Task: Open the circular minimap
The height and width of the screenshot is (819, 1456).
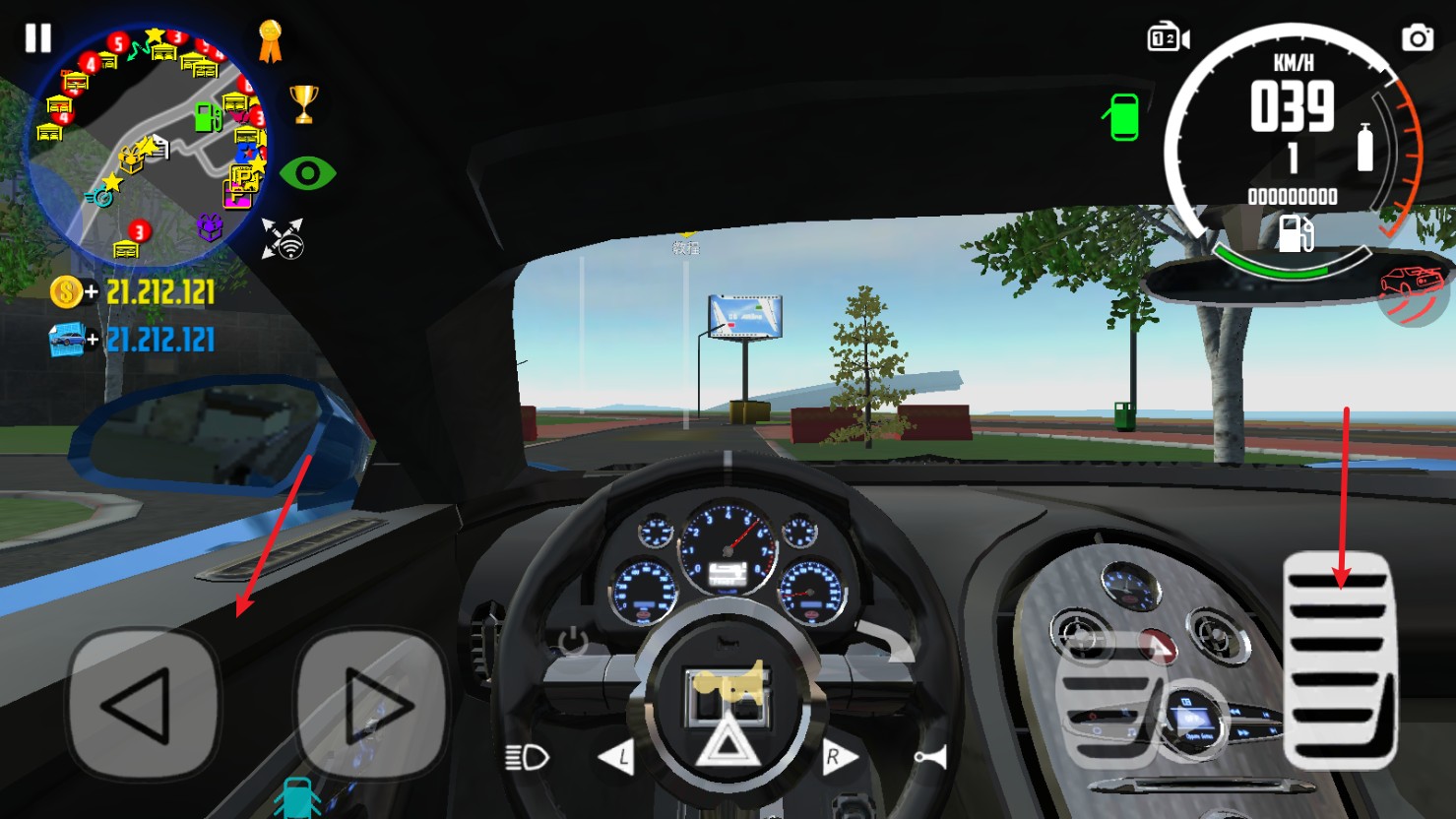Action: pyautogui.click(x=146, y=148)
